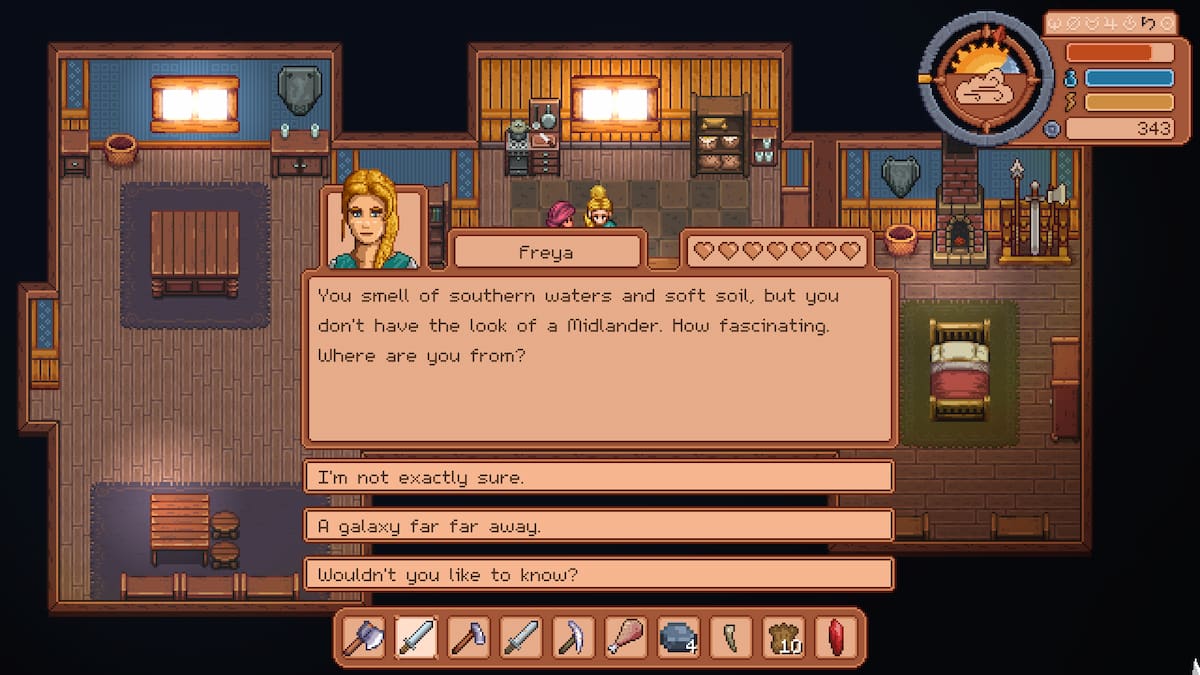Select the red crystal hotbar slot
1200x675 pixels.
(836, 637)
